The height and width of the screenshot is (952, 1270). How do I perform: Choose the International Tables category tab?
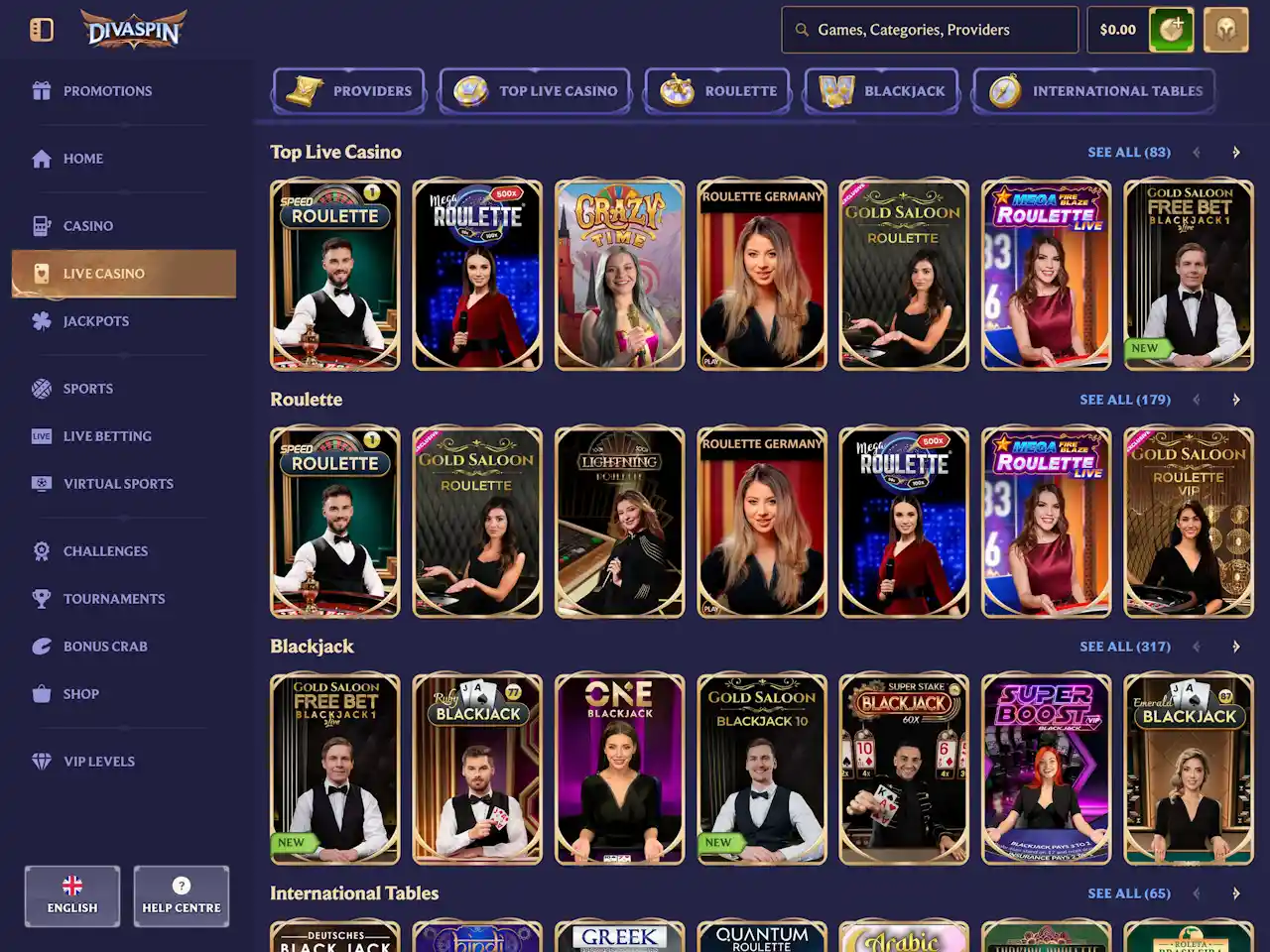pos(1094,91)
